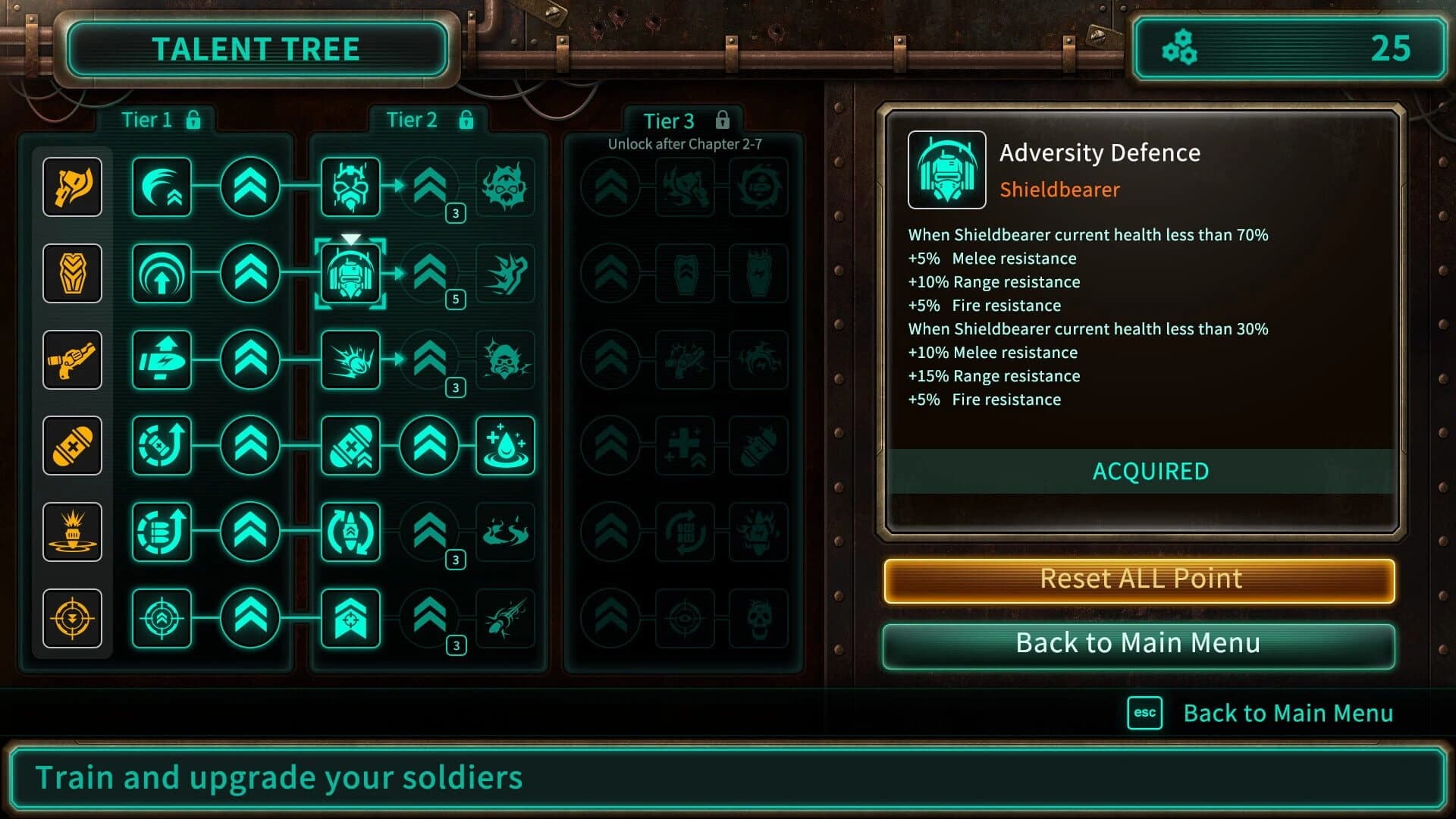1456x819 pixels.
Task: Select the Shieldbearer shield class icon in sidebar
Action: [73, 274]
